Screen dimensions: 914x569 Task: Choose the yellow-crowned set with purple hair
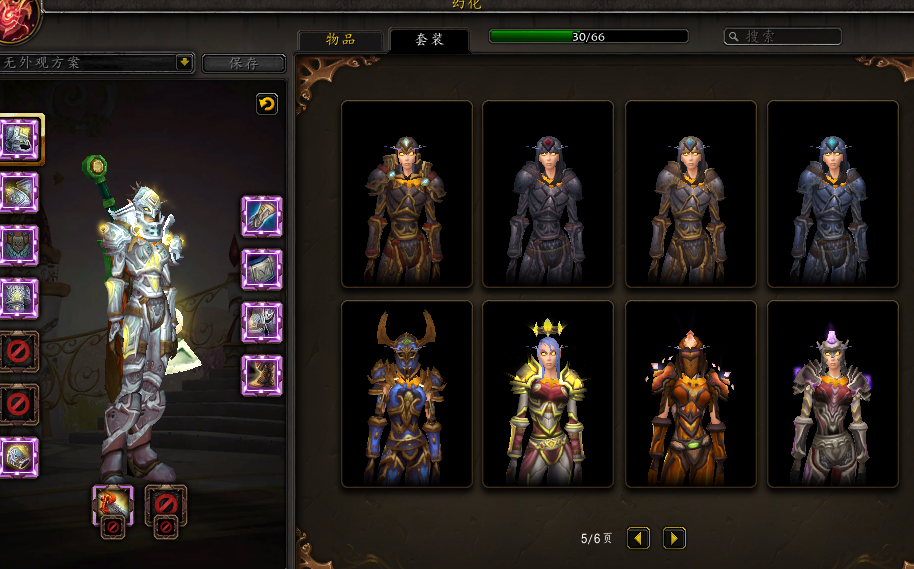point(548,394)
